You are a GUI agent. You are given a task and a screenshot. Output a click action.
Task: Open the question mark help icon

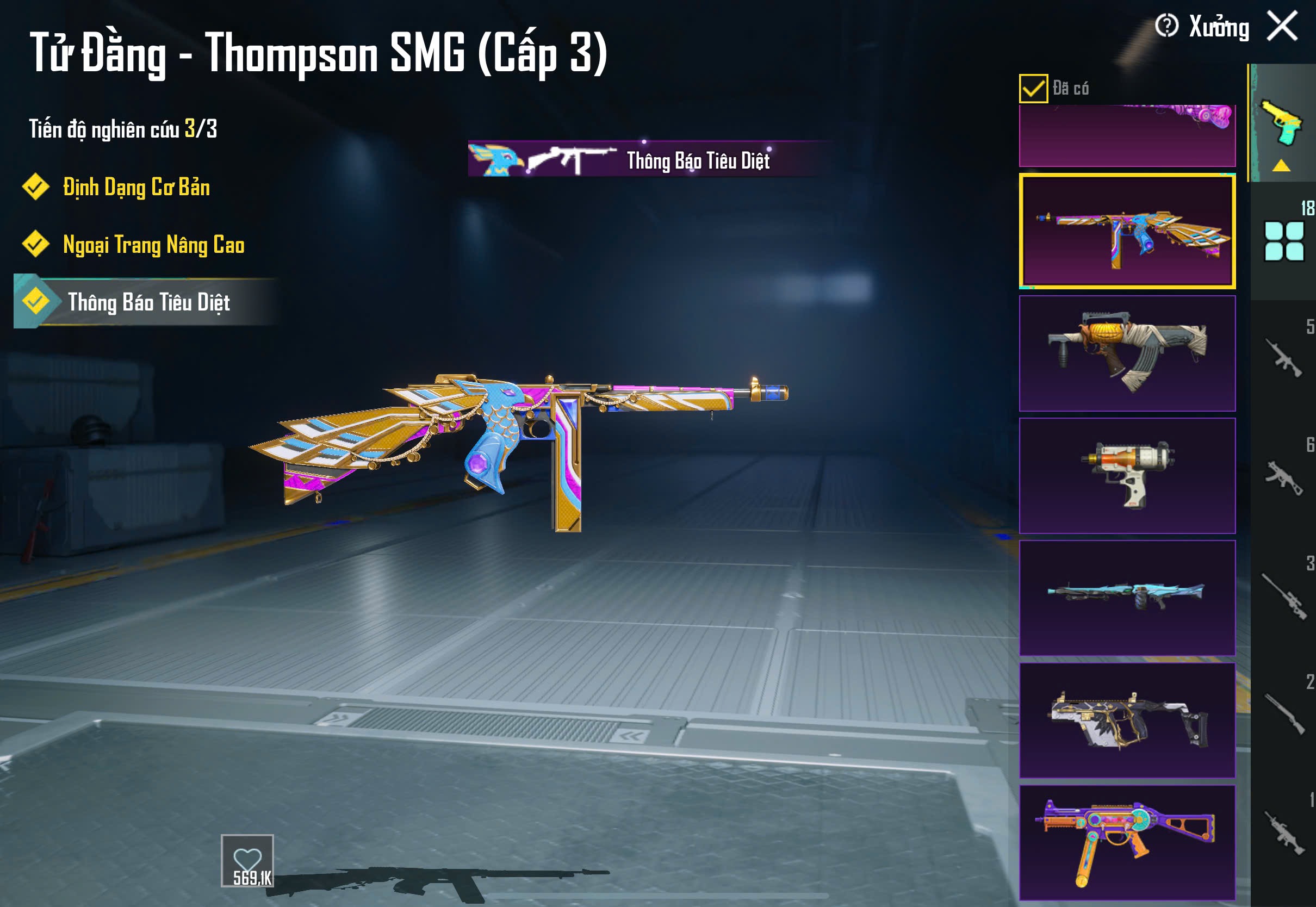1166,26
